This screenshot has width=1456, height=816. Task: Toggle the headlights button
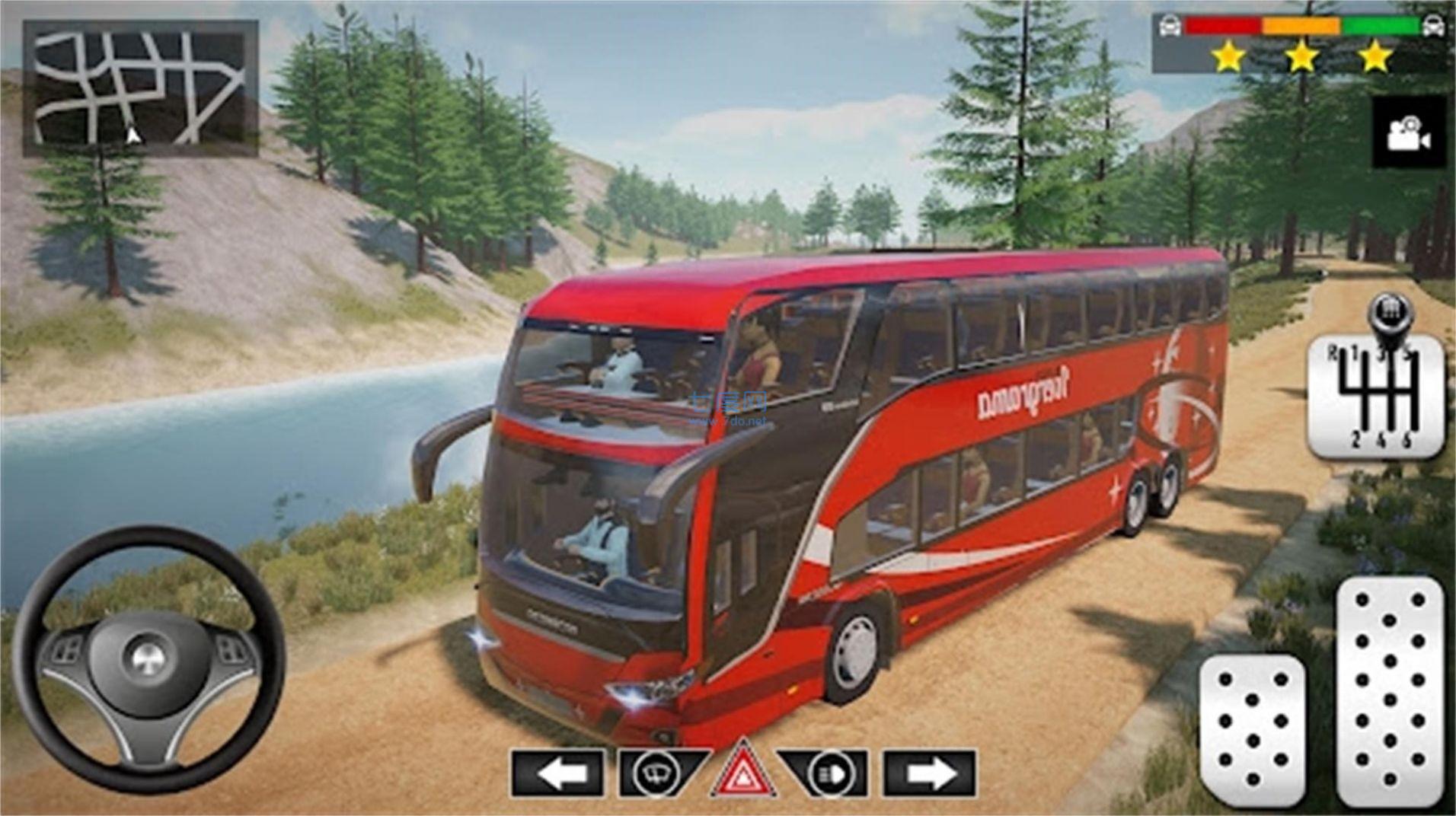827,773
